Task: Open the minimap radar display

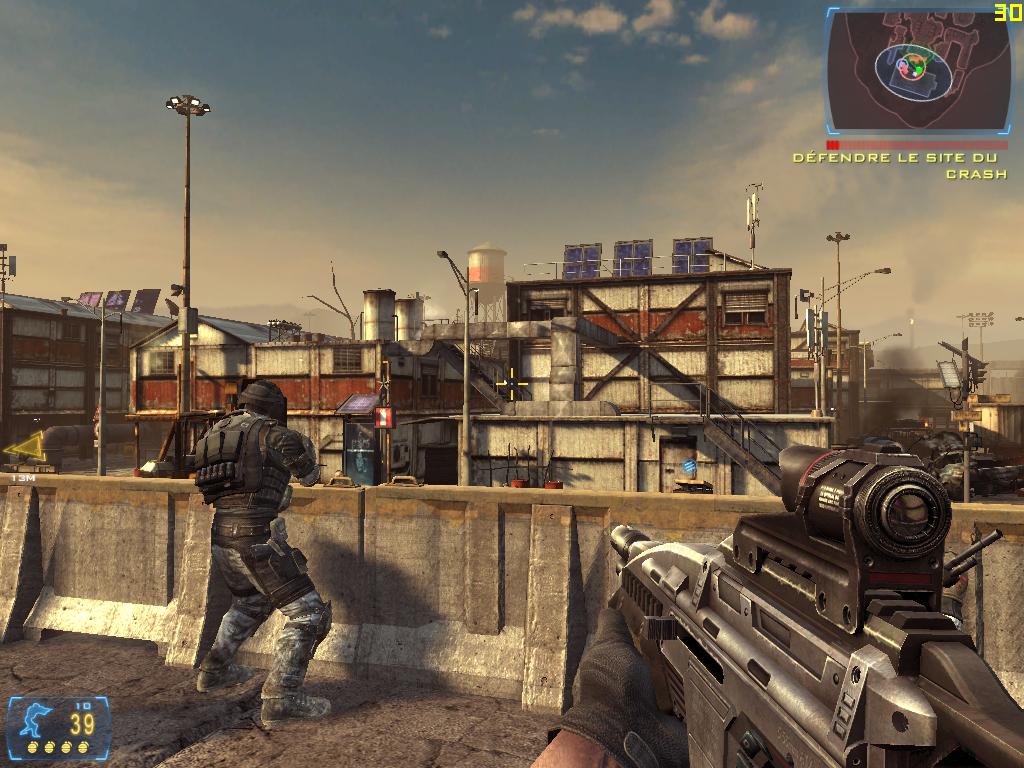Action: tap(915, 70)
